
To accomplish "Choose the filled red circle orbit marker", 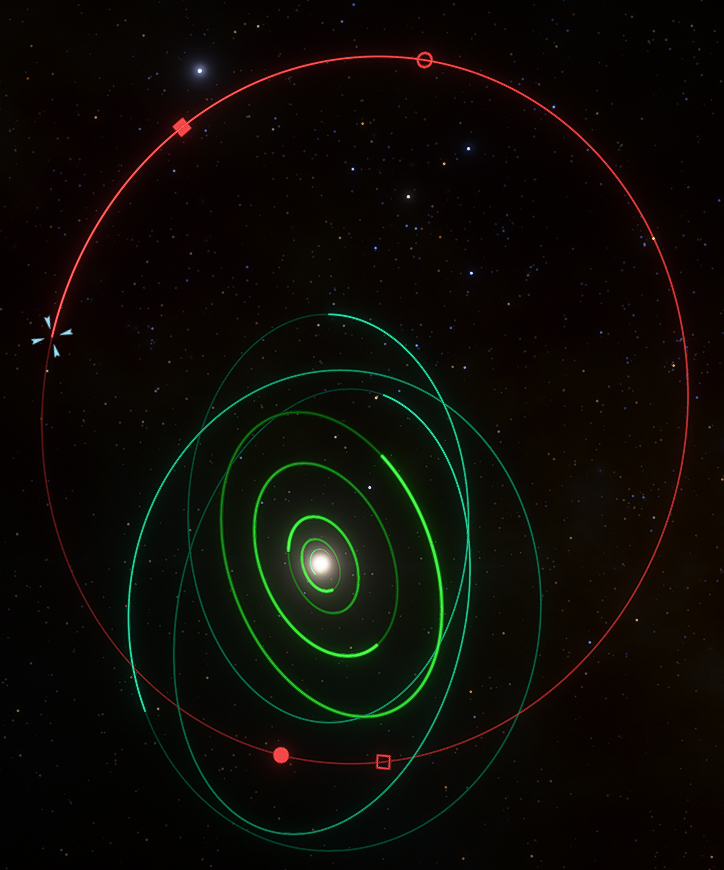I will point(281,755).
